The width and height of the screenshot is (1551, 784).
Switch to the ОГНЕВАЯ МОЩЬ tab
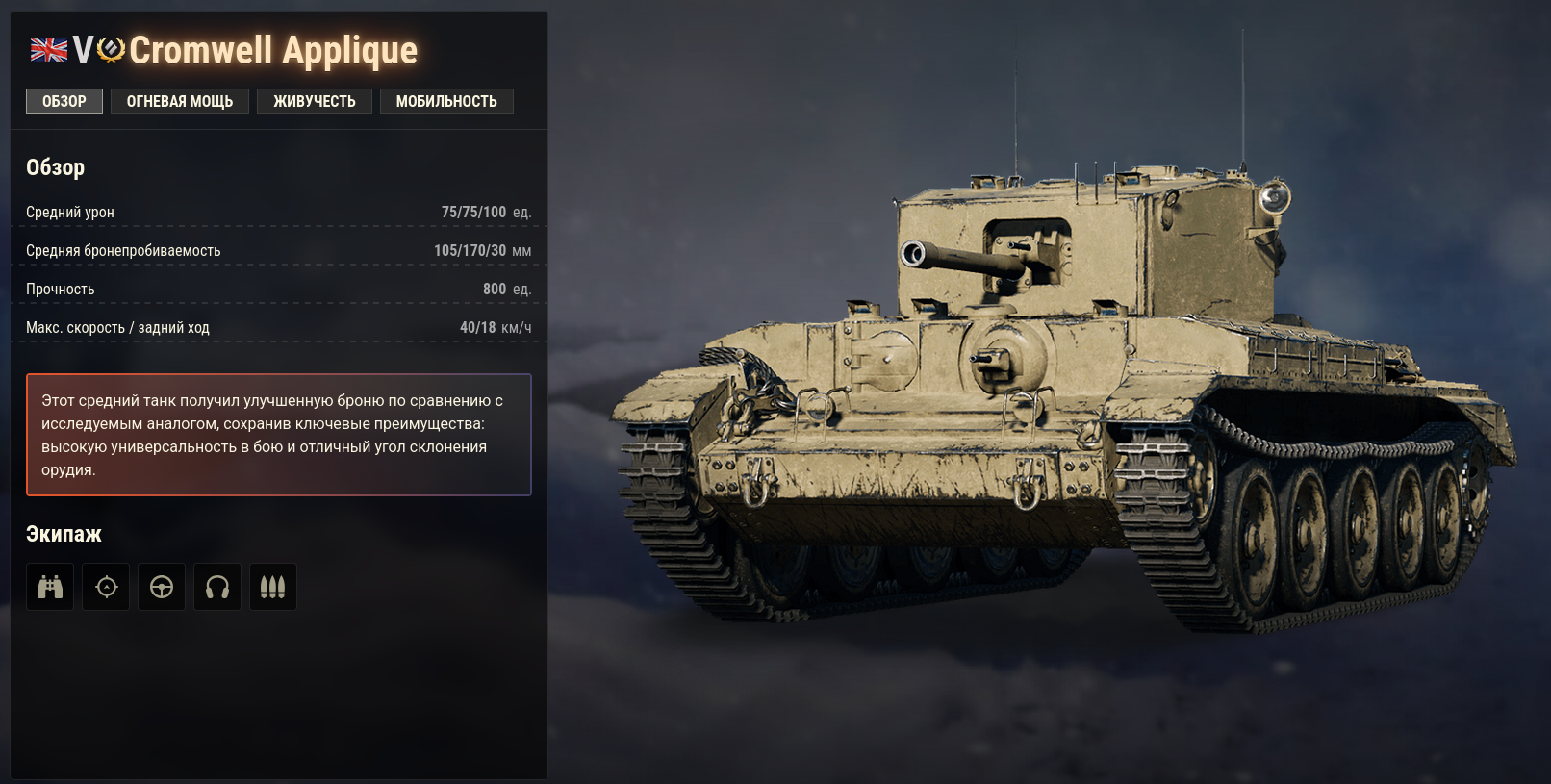pos(179,100)
